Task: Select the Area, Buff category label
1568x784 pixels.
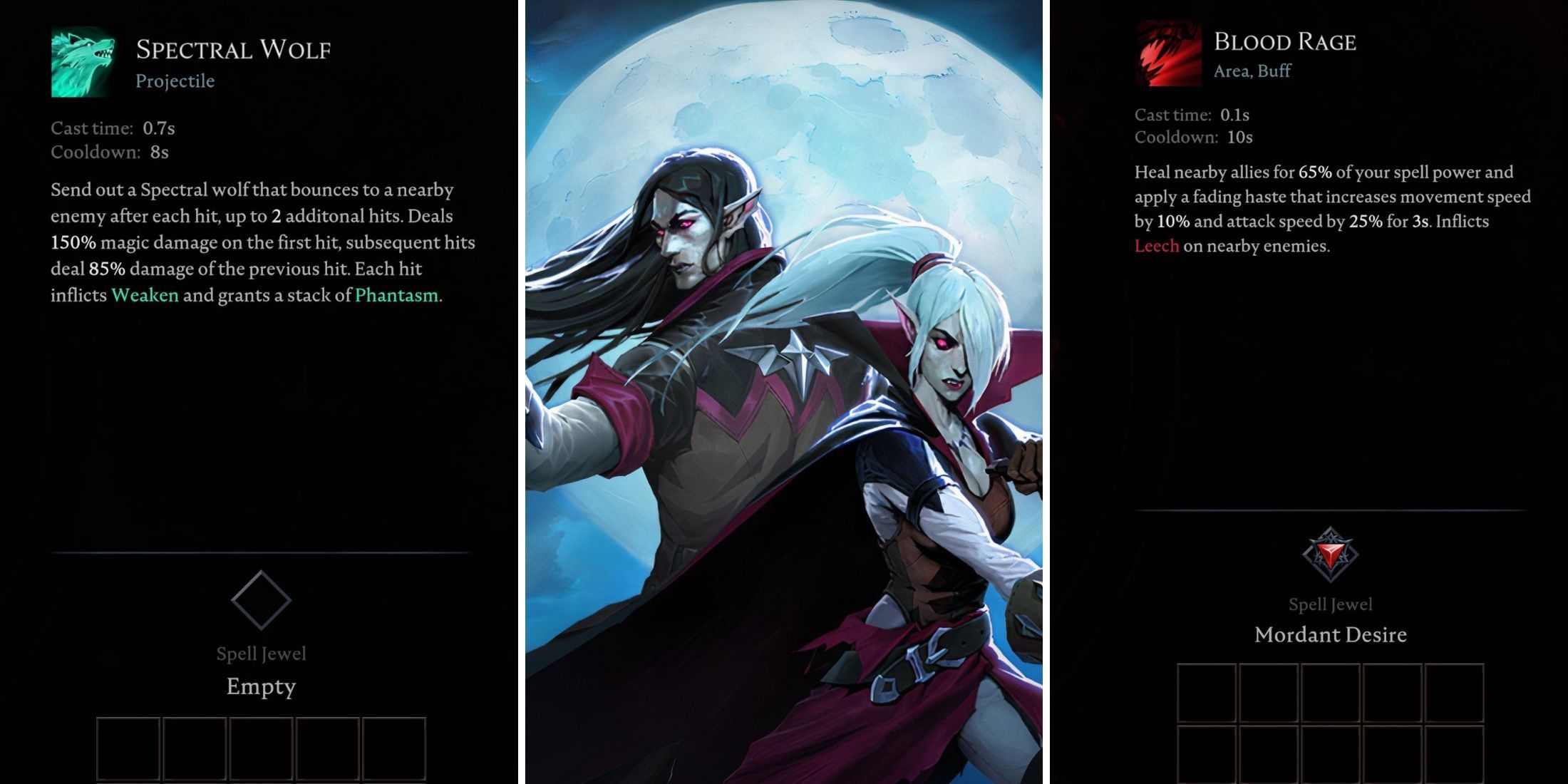Action: tap(1251, 71)
